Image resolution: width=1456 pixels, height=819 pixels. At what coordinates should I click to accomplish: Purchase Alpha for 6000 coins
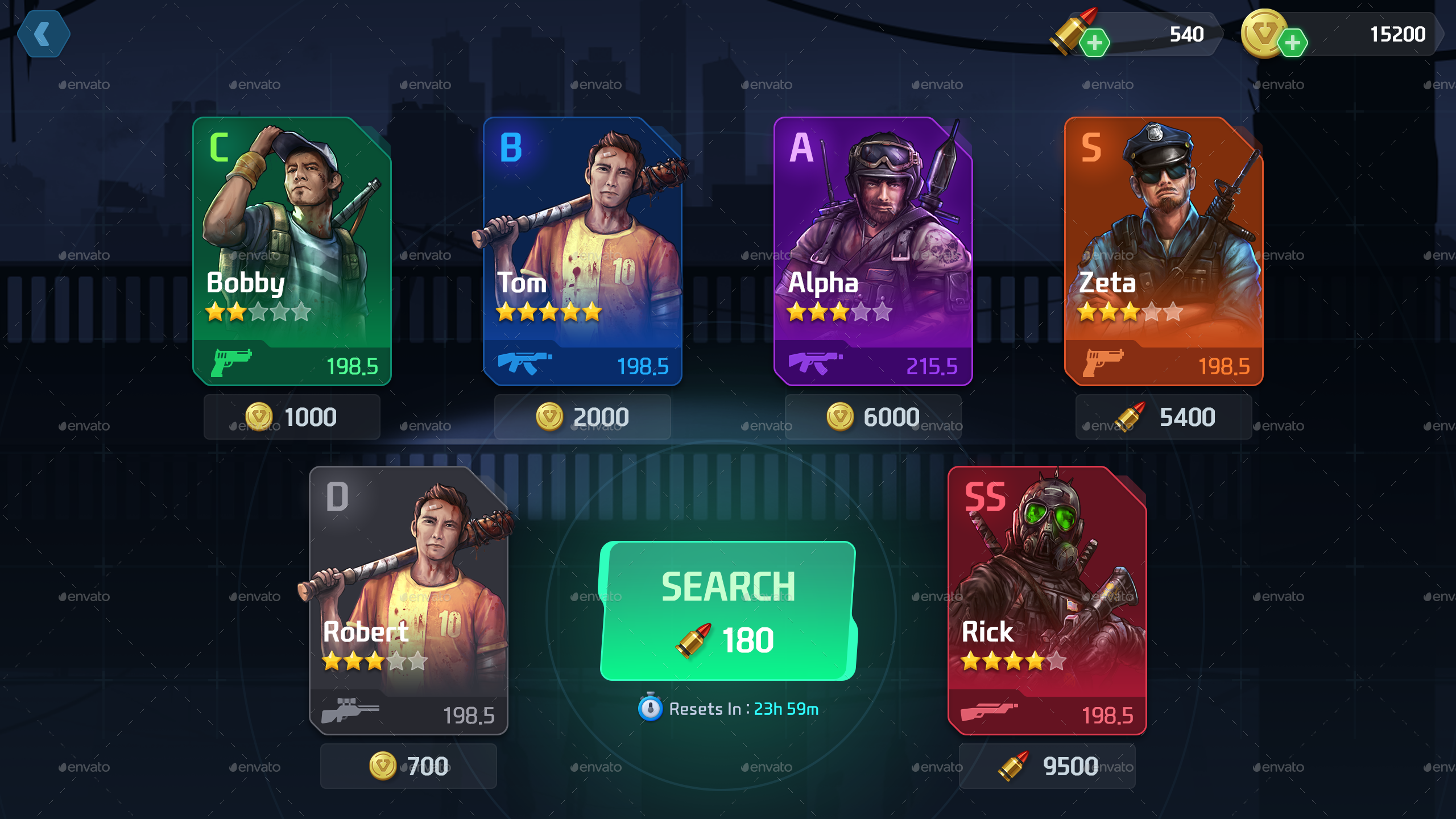(873, 417)
